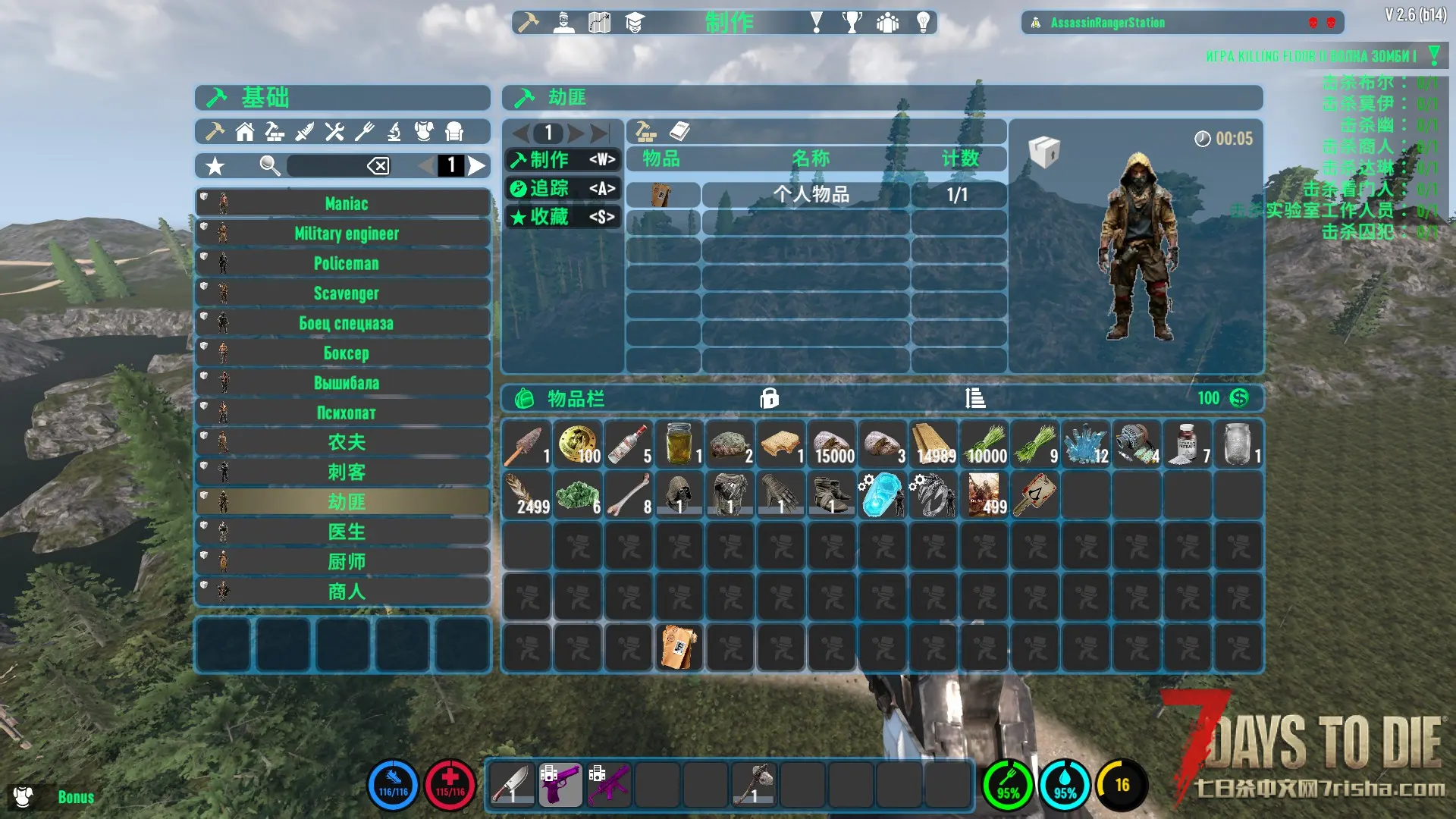This screenshot has height=819, width=1456.
Task: Filter recipes by favorites star
Action: pyautogui.click(x=215, y=166)
